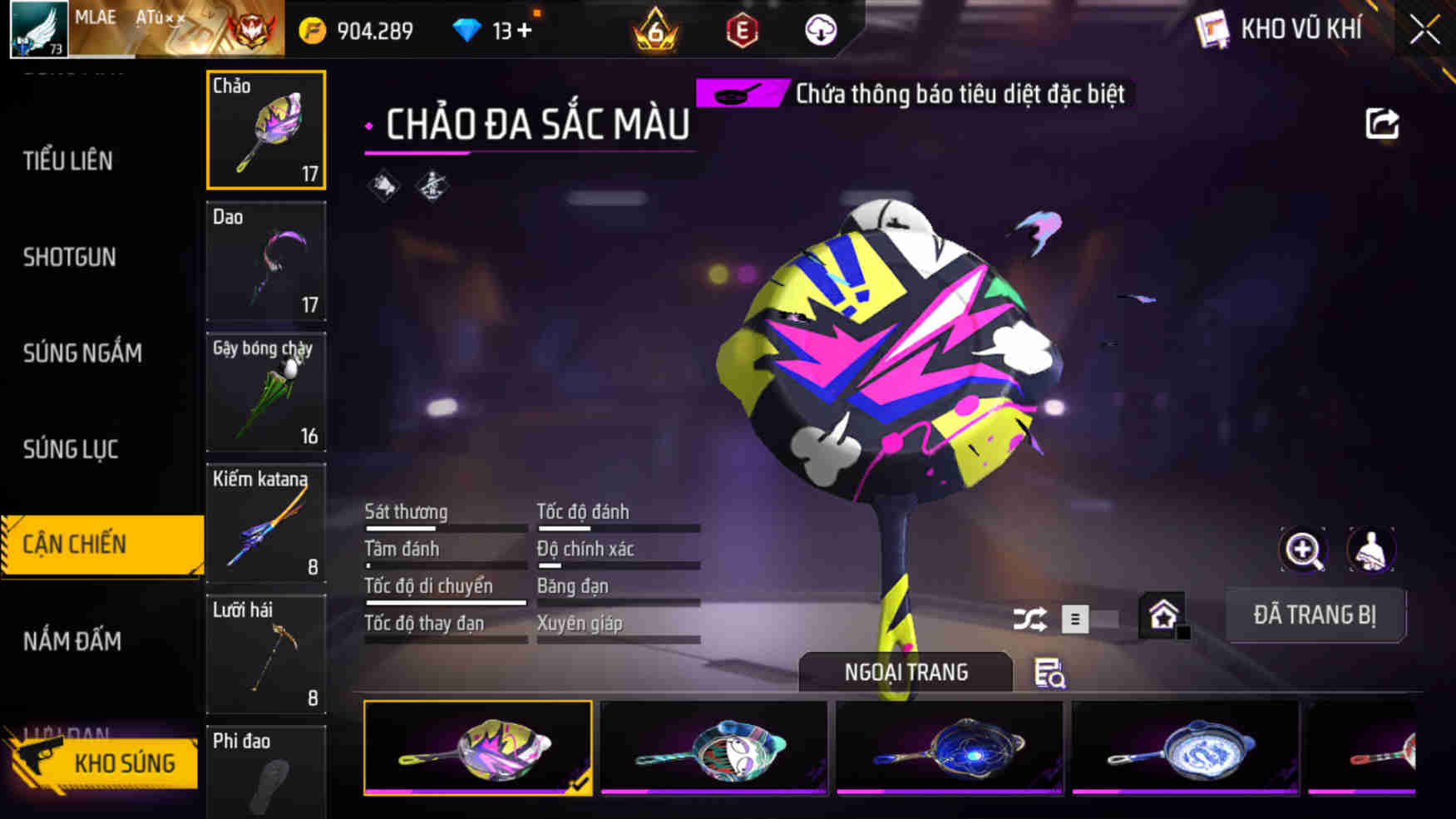This screenshot has width=1456, height=819.
Task: Open the weapon preview zoom magnifier
Action: [x=1303, y=550]
